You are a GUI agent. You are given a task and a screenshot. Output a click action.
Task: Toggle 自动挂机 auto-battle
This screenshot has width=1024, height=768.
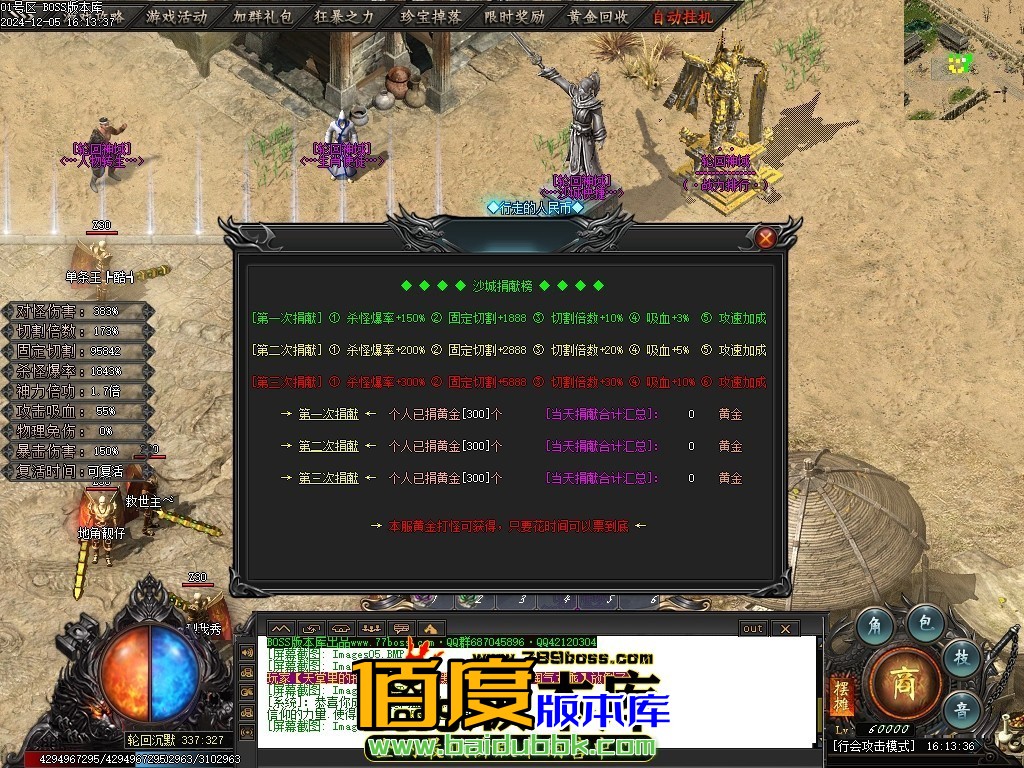[x=683, y=16]
